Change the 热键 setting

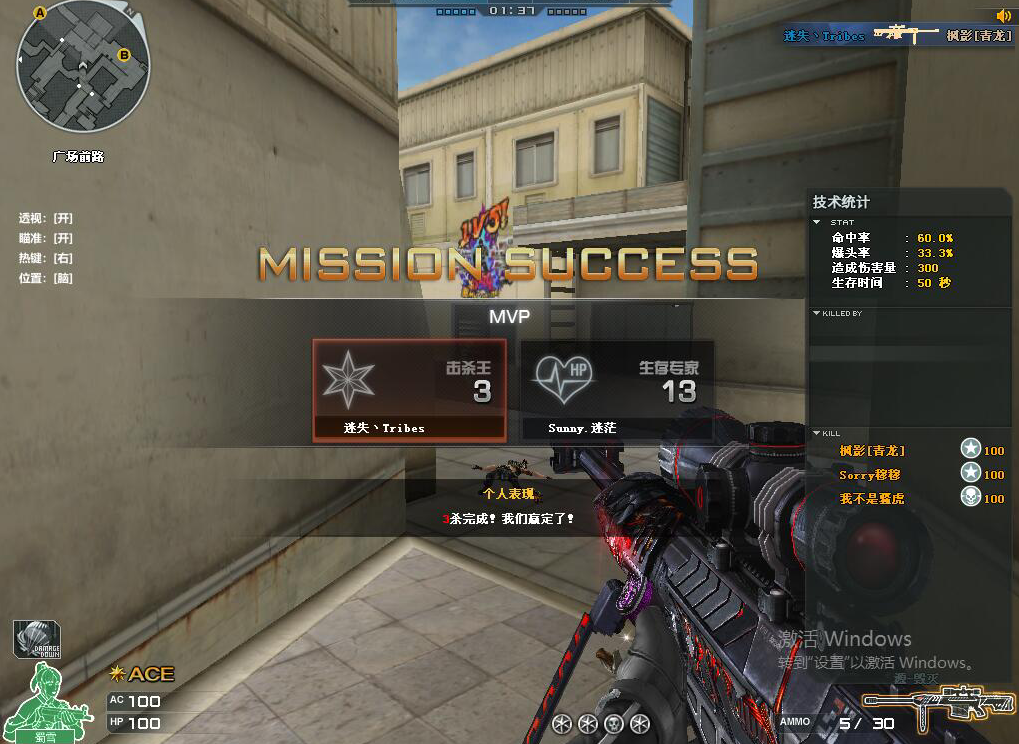pyautogui.click(x=45, y=258)
